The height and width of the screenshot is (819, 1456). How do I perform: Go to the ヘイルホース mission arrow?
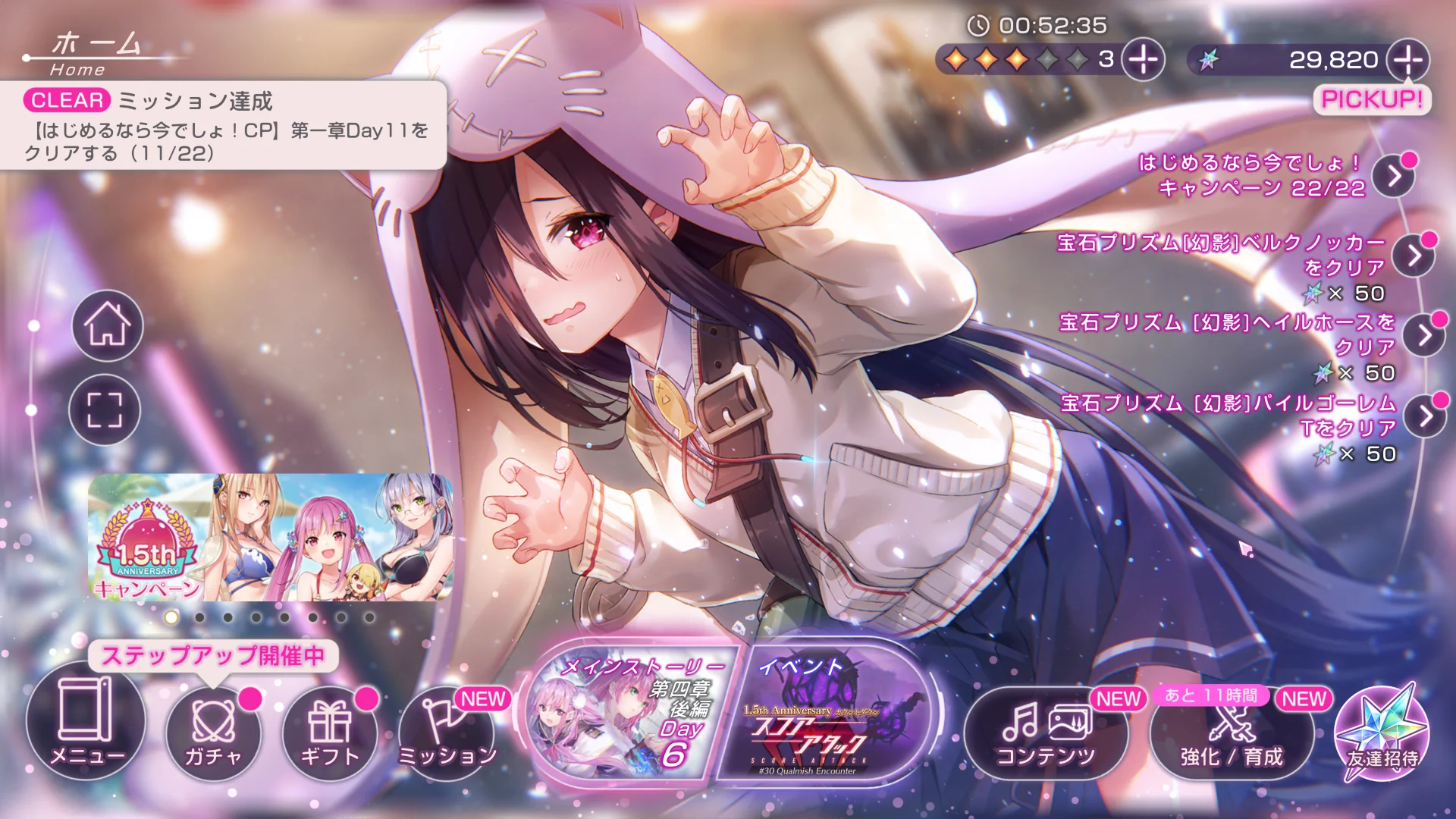tap(1423, 335)
